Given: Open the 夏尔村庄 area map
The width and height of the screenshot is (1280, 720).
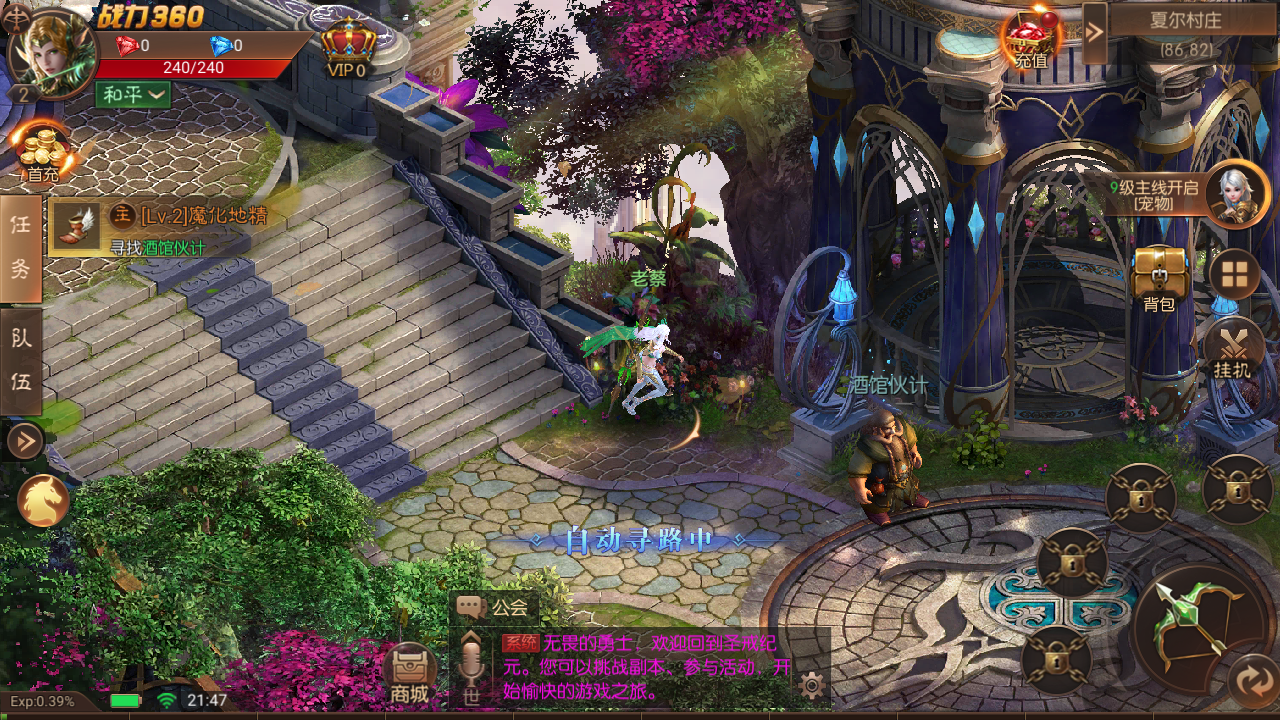Looking at the screenshot, I should [1185, 32].
